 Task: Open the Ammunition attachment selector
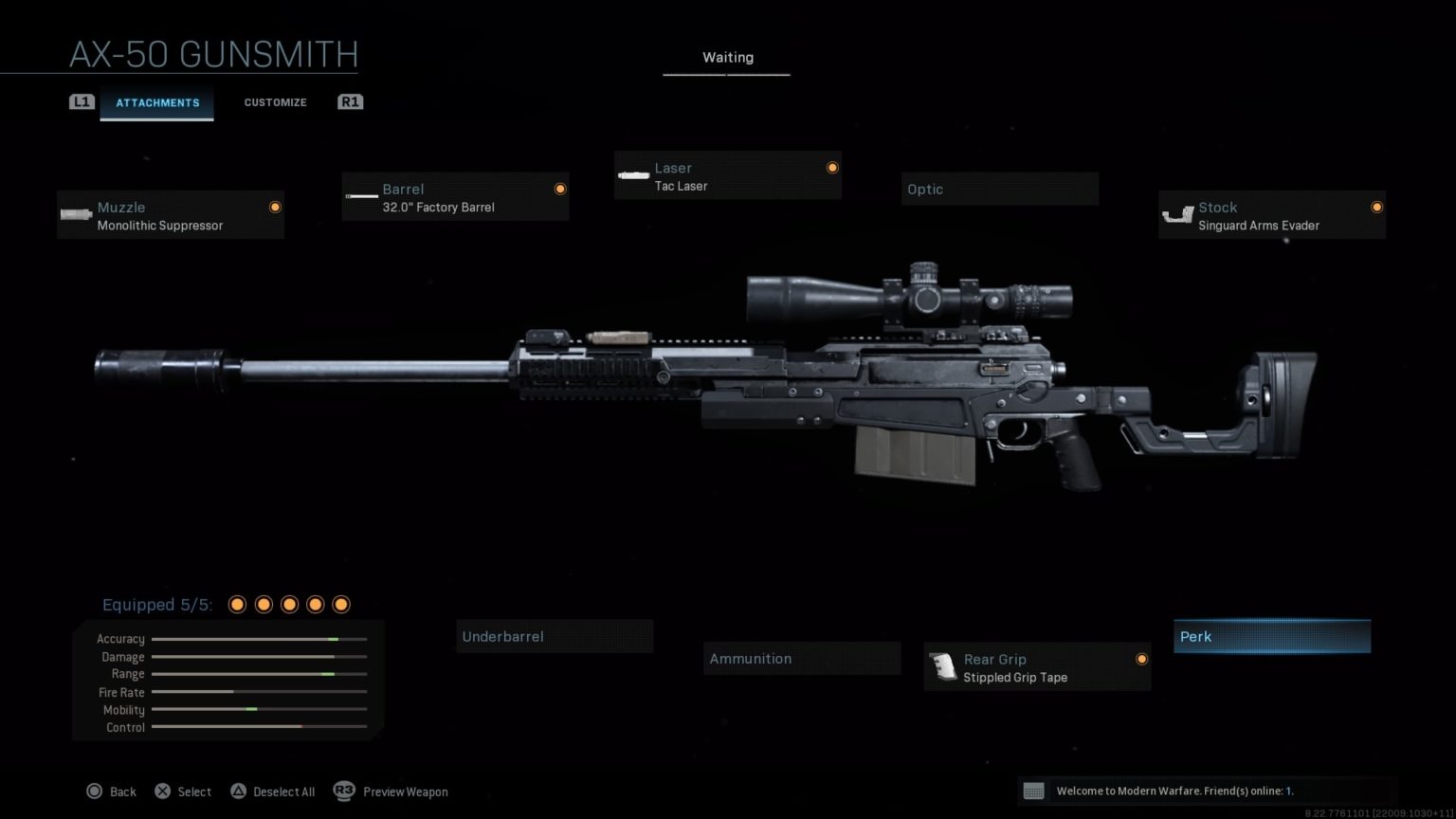801,658
